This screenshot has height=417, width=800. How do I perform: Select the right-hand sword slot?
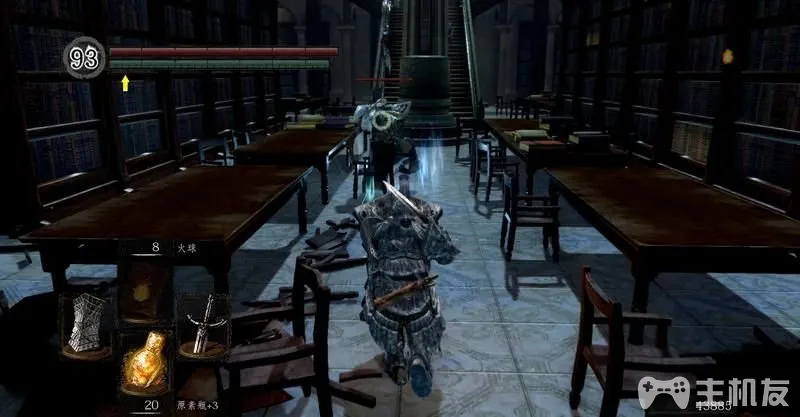pos(202,324)
